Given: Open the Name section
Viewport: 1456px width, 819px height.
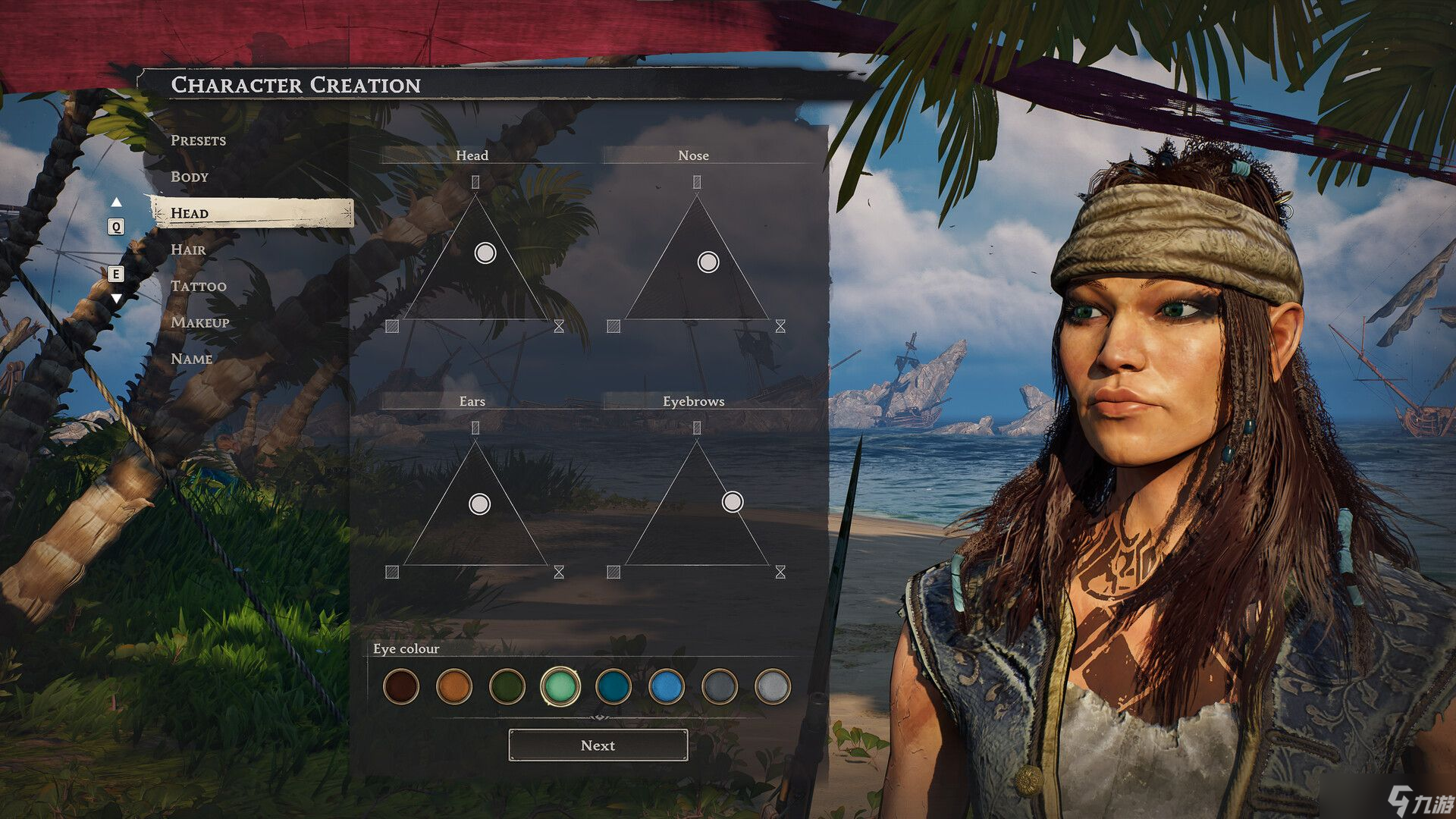Looking at the screenshot, I should pyautogui.click(x=191, y=359).
